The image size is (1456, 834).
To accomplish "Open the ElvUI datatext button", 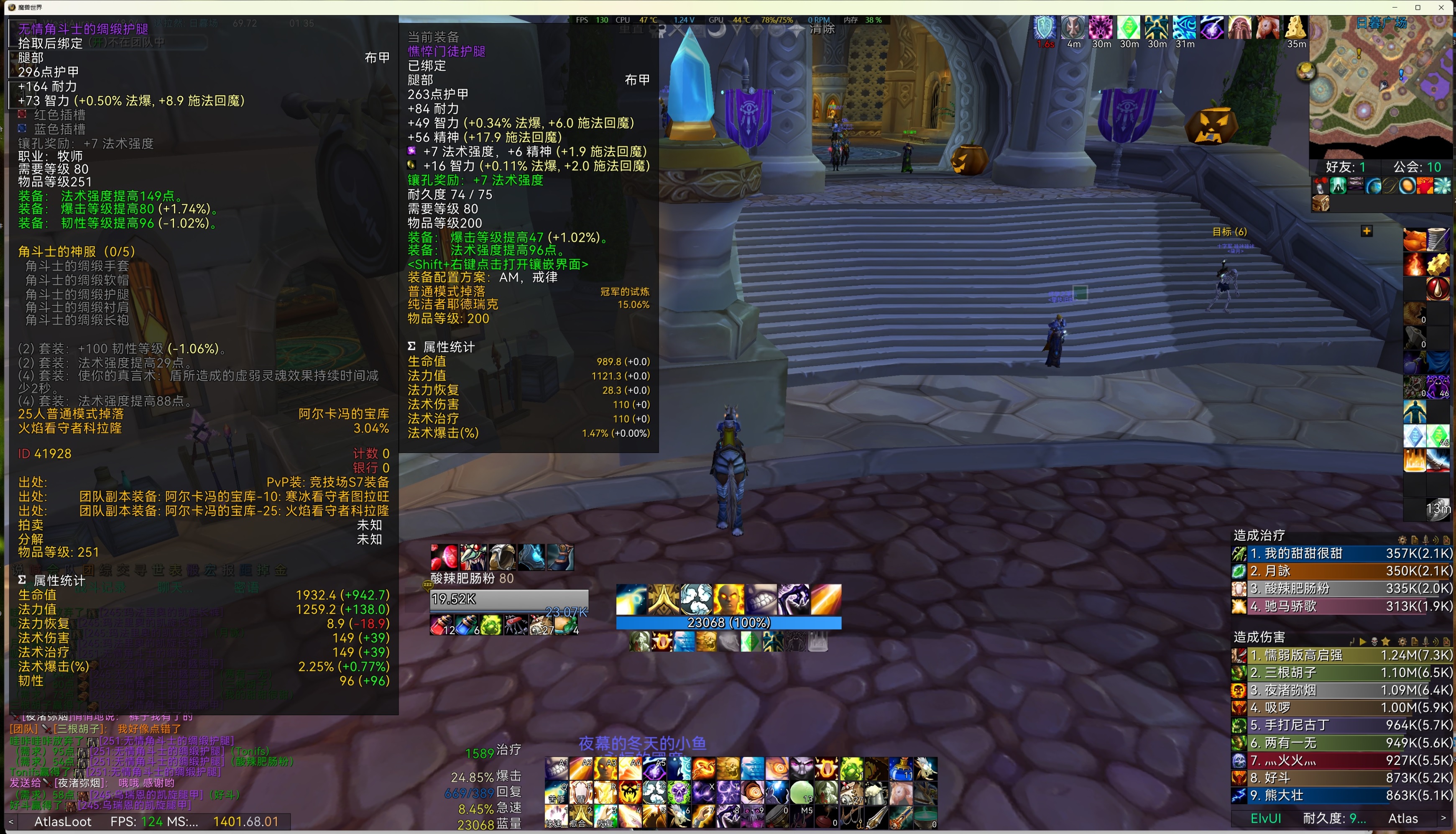I will pos(1266,819).
